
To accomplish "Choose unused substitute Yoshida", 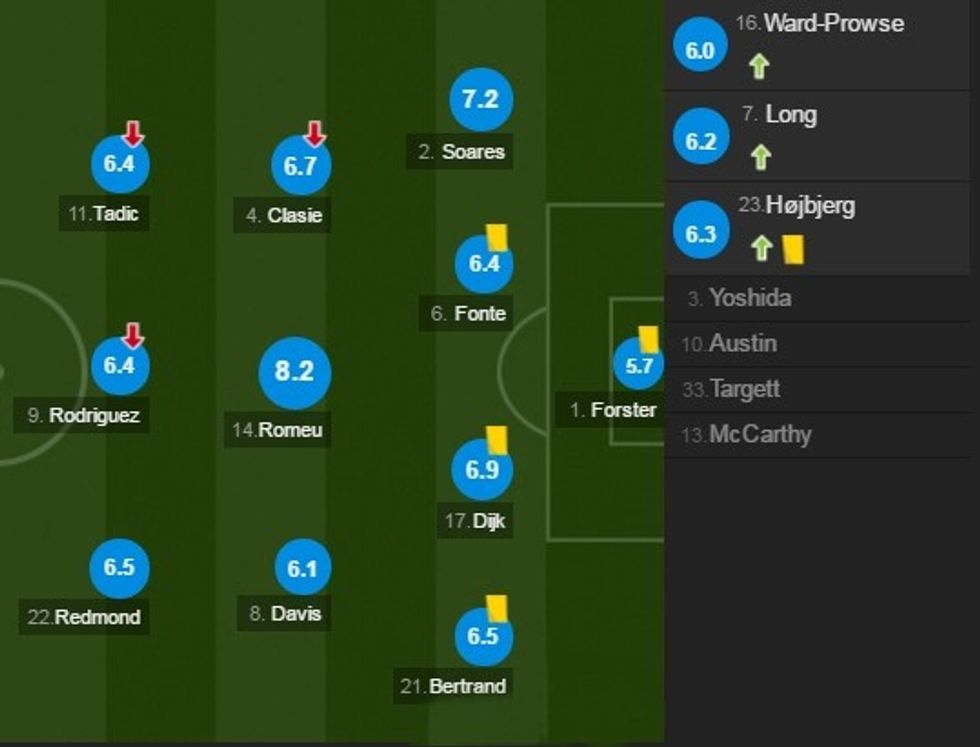I will [749, 297].
